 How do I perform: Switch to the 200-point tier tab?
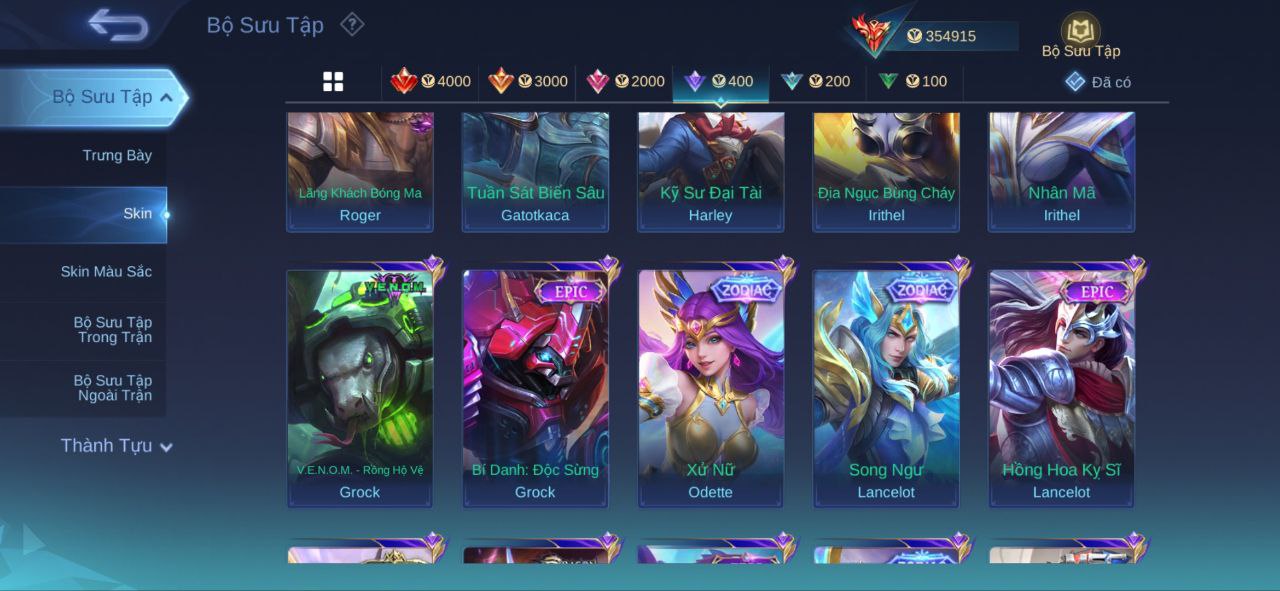coord(816,81)
